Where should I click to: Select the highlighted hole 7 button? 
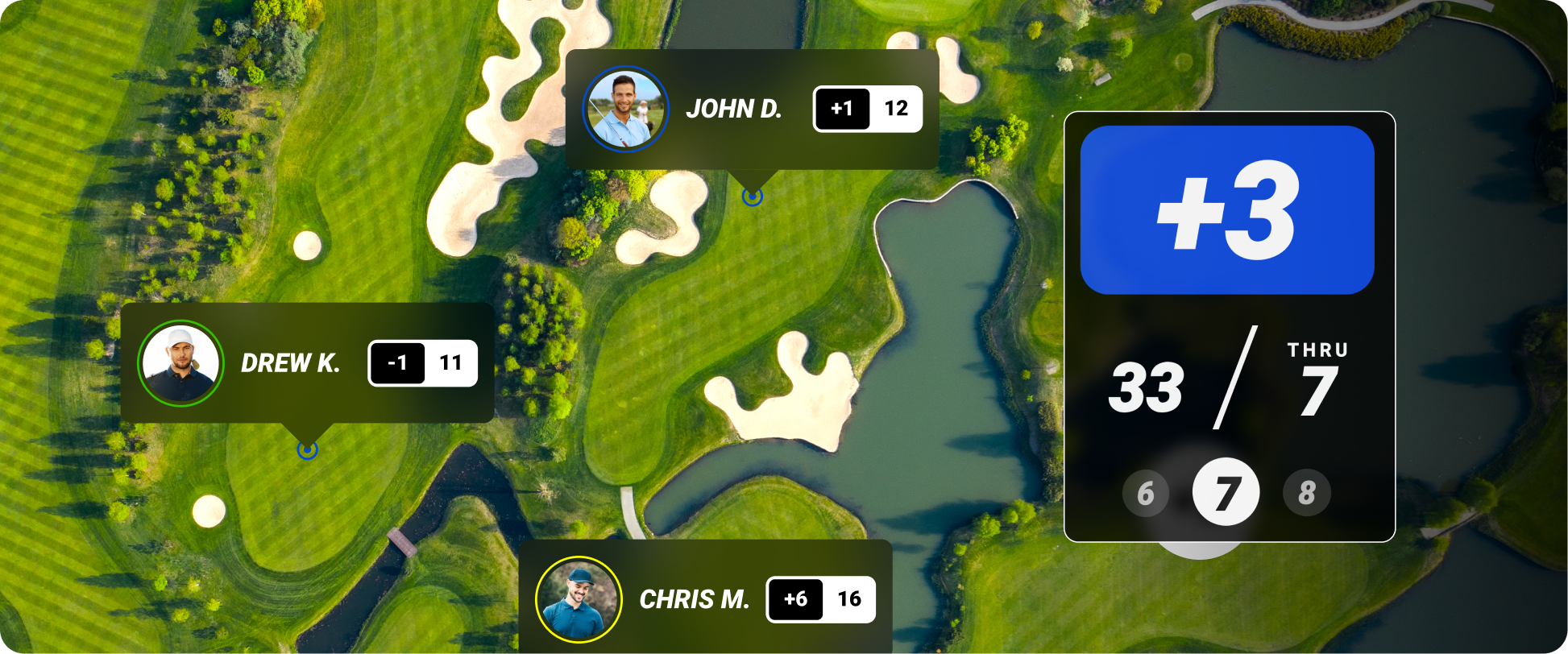click(x=1226, y=492)
